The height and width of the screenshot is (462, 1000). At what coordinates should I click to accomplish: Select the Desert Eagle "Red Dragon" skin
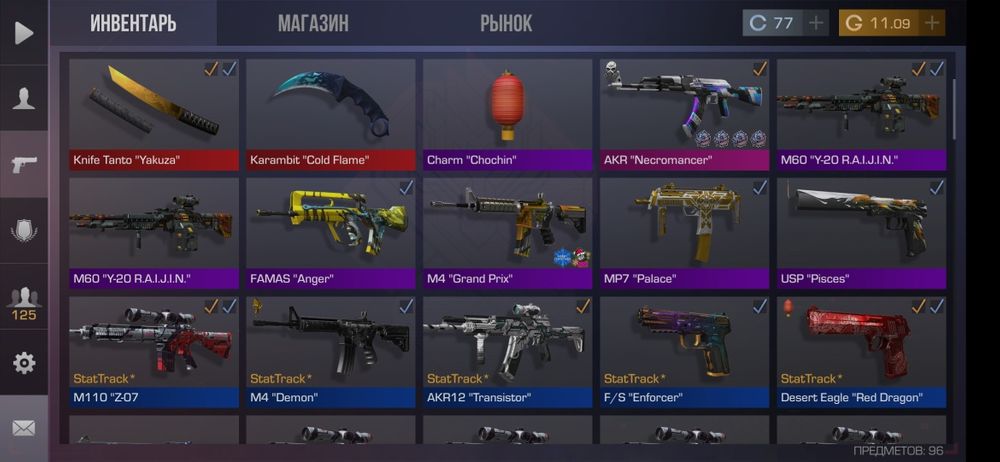point(861,351)
